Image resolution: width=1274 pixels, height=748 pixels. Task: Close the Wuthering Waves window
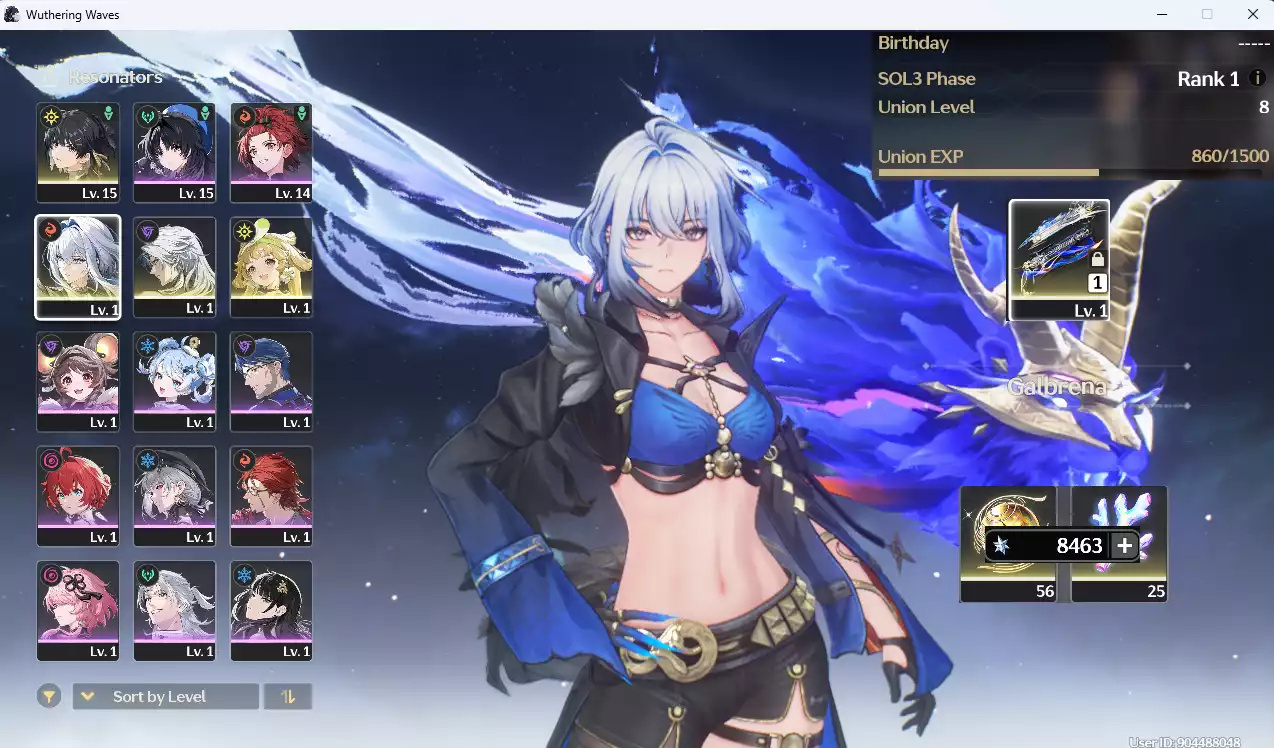[1252, 14]
